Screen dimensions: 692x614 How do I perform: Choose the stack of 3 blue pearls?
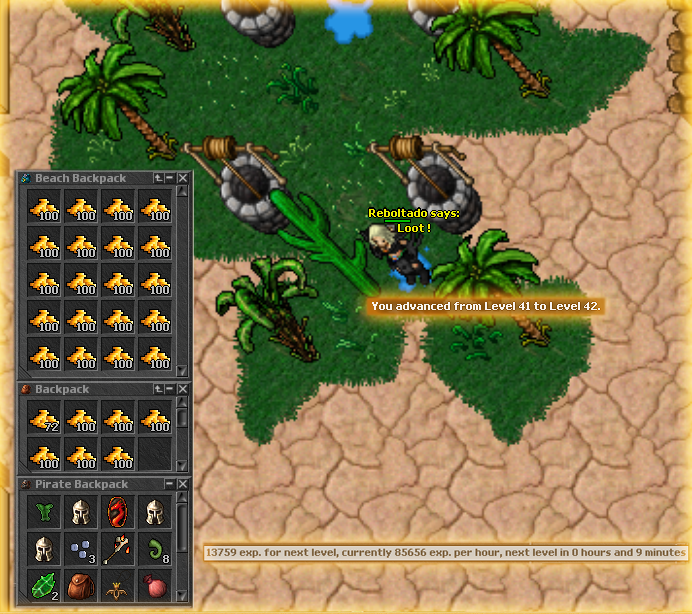point(82,549)
